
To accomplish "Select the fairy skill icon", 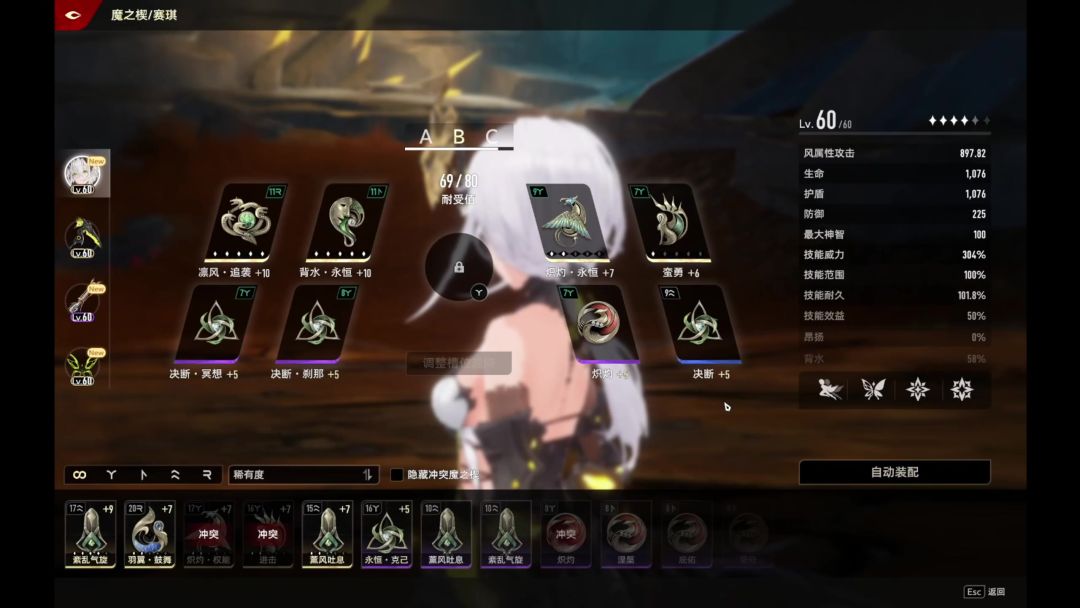I will [829, 389].
